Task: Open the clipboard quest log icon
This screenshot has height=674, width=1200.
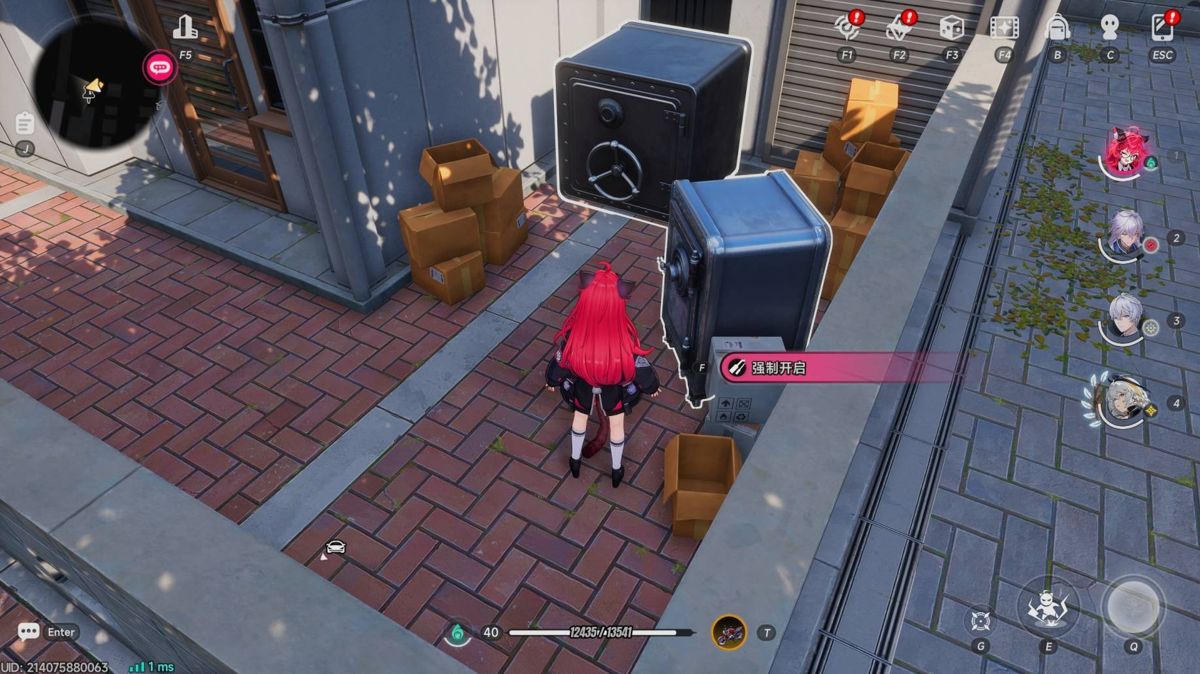Action: point(26,124)
